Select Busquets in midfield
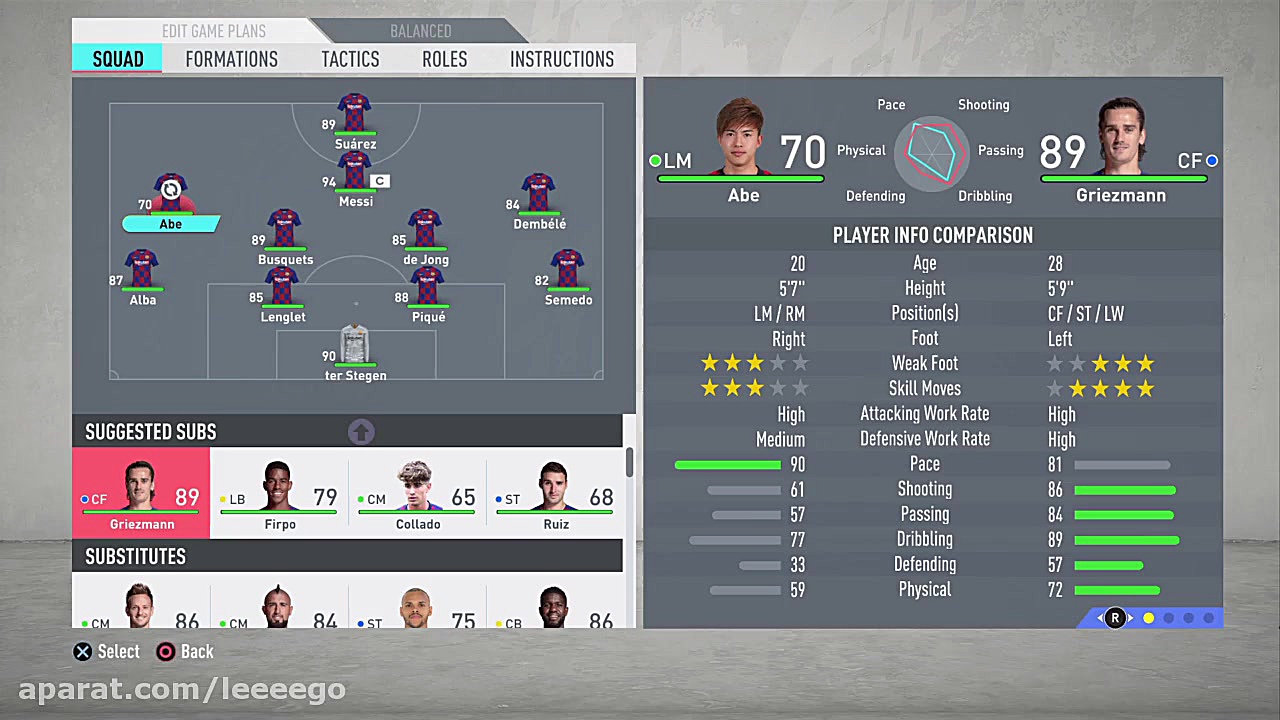The width and height of the screenshot is (1280, 720). [x=284, y=232]
